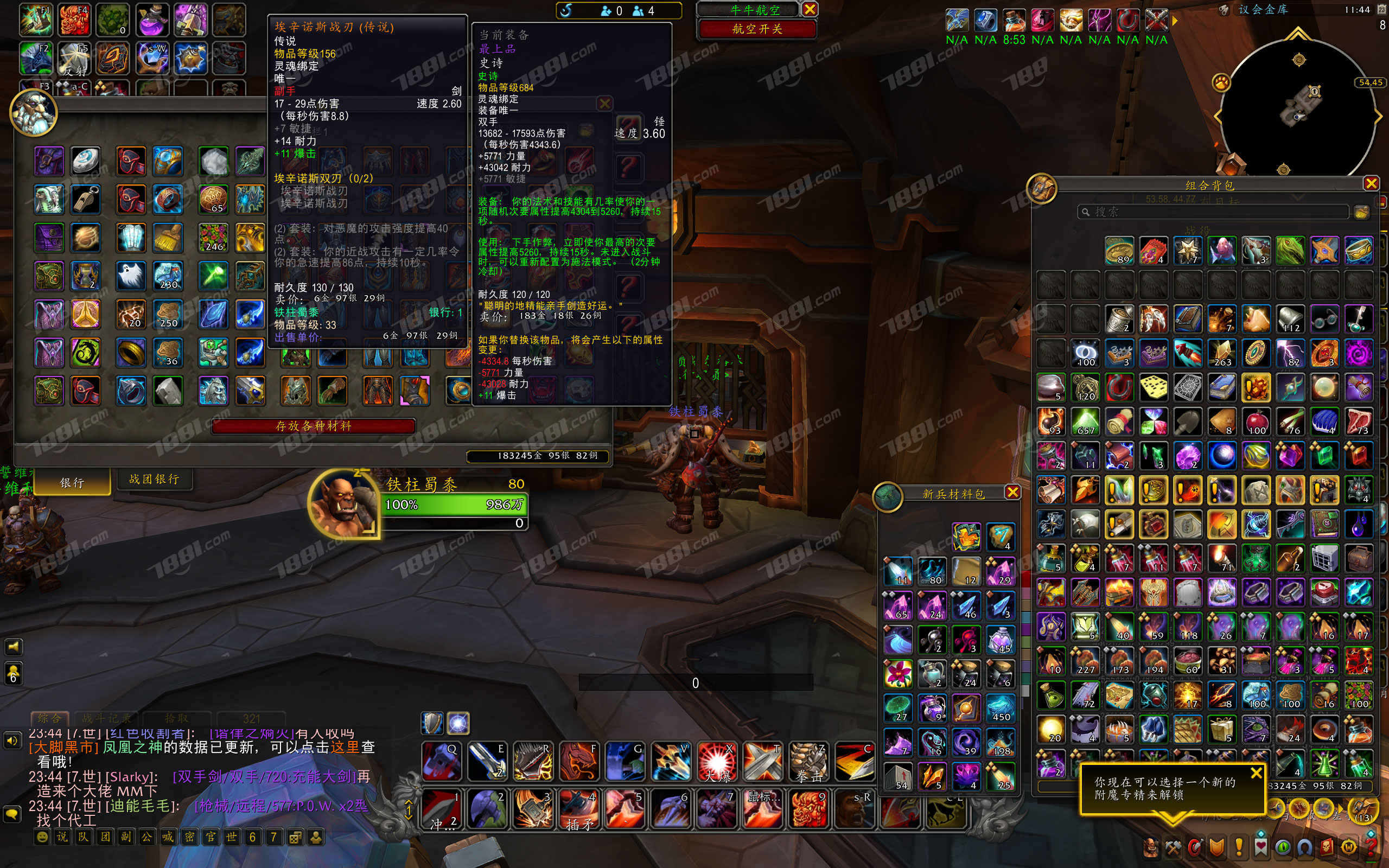
Task: Switch to the 战团银行 tab
Action: tap(154, 480)
